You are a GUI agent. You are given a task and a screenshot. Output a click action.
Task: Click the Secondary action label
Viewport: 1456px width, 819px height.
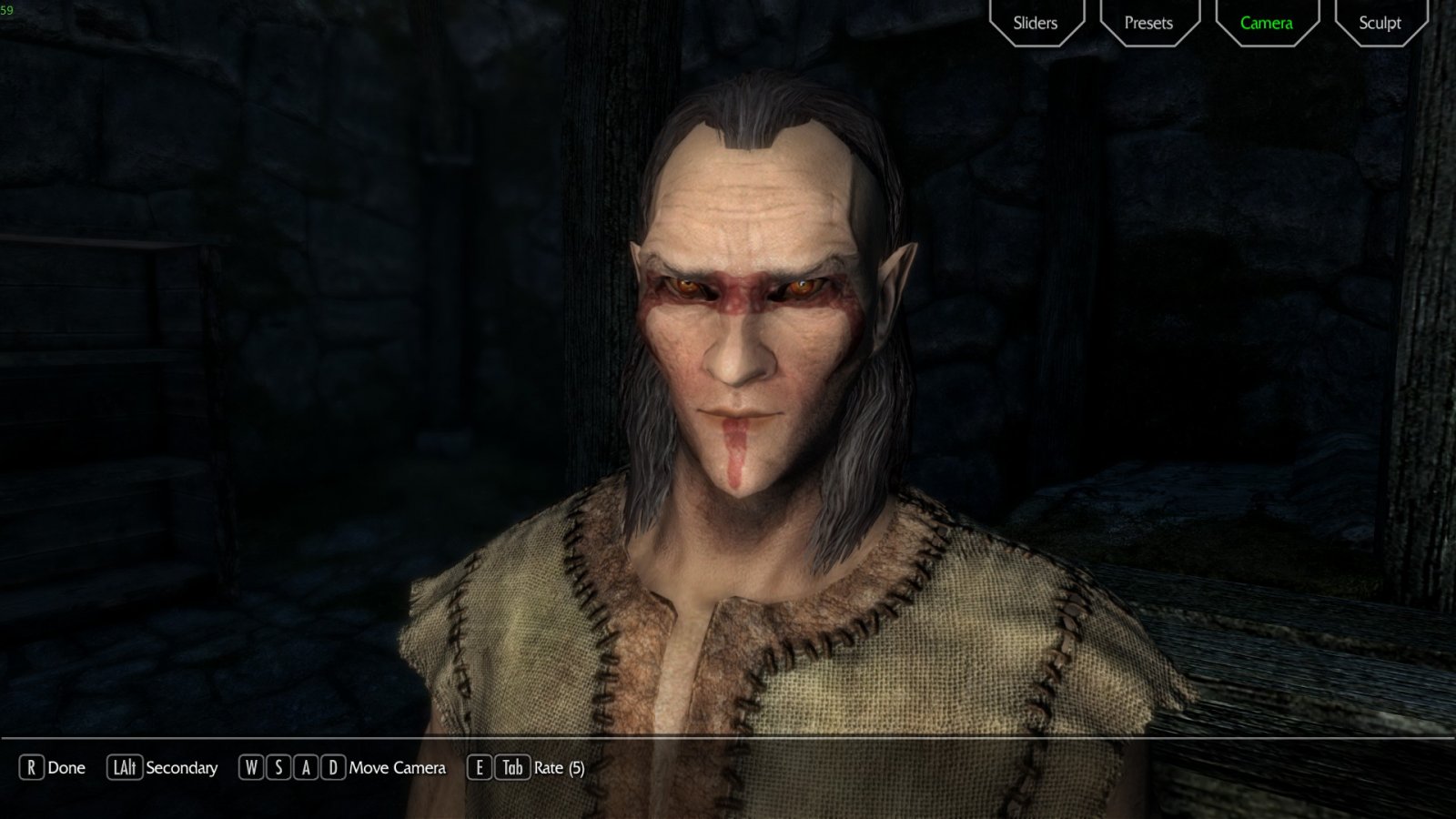[182, 768]
